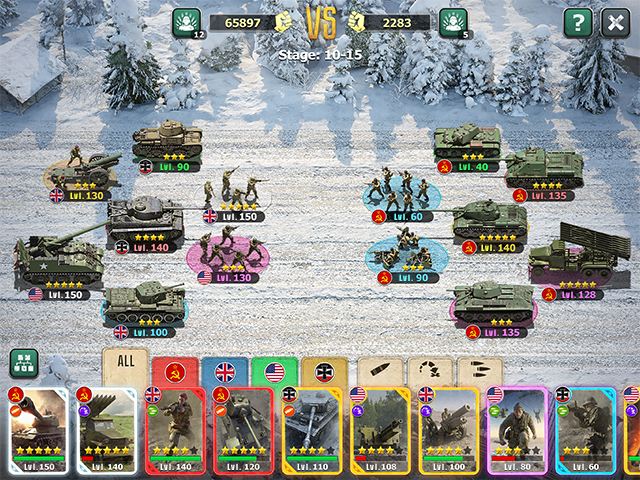Switch to the three bullets filter tab
The image size is (640, 480).
(480, 372)
